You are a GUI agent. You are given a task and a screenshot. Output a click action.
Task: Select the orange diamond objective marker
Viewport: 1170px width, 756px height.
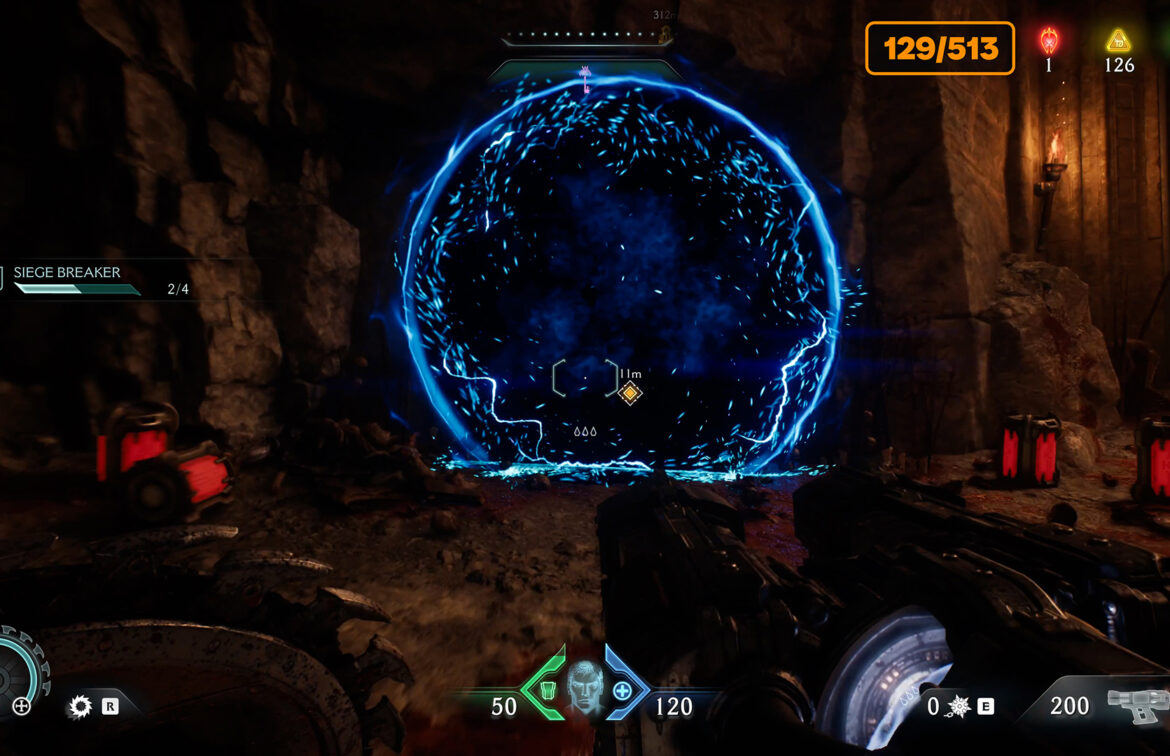pos(629,393)
